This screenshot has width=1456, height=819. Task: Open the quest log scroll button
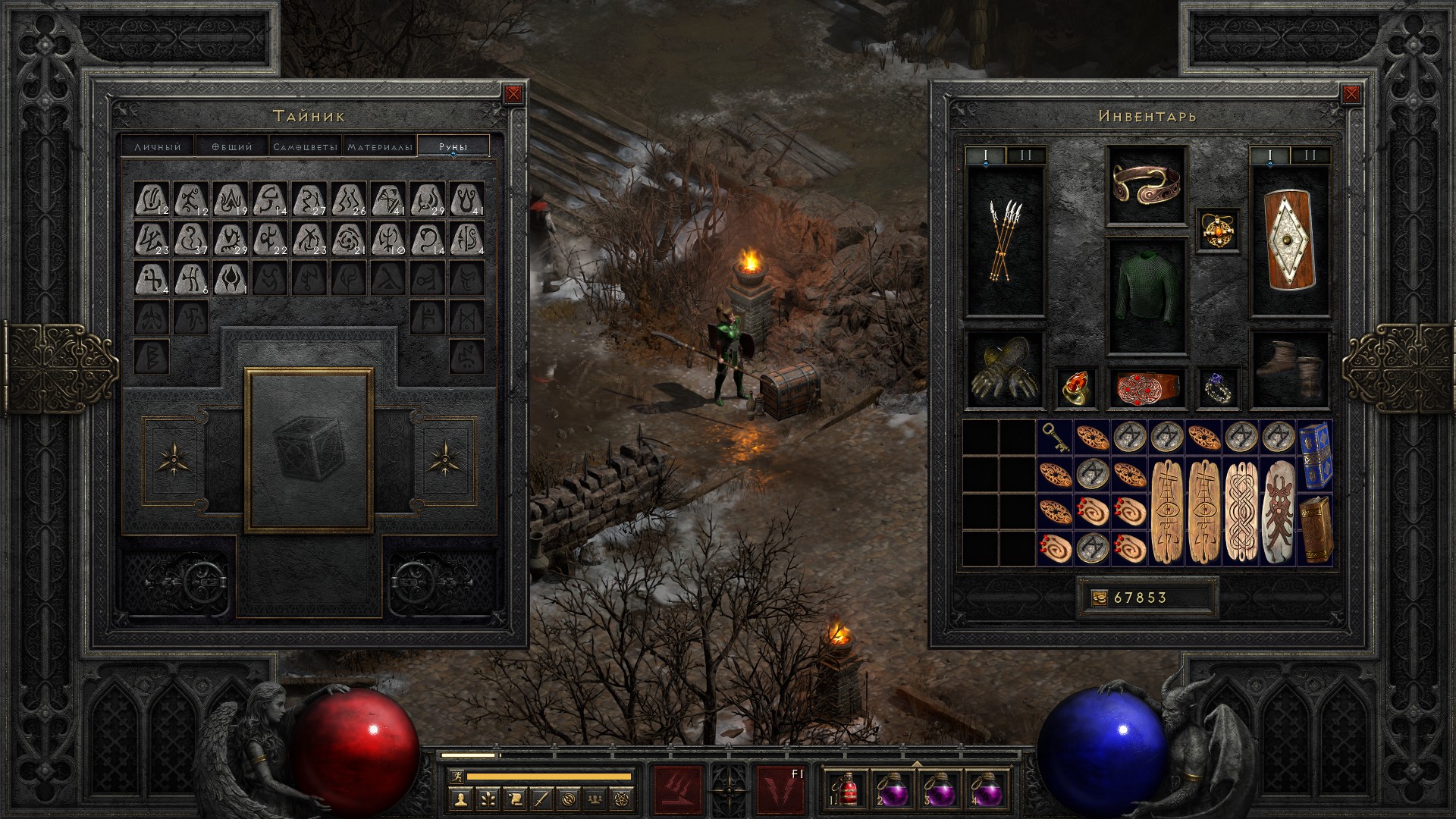coord(514,799)
